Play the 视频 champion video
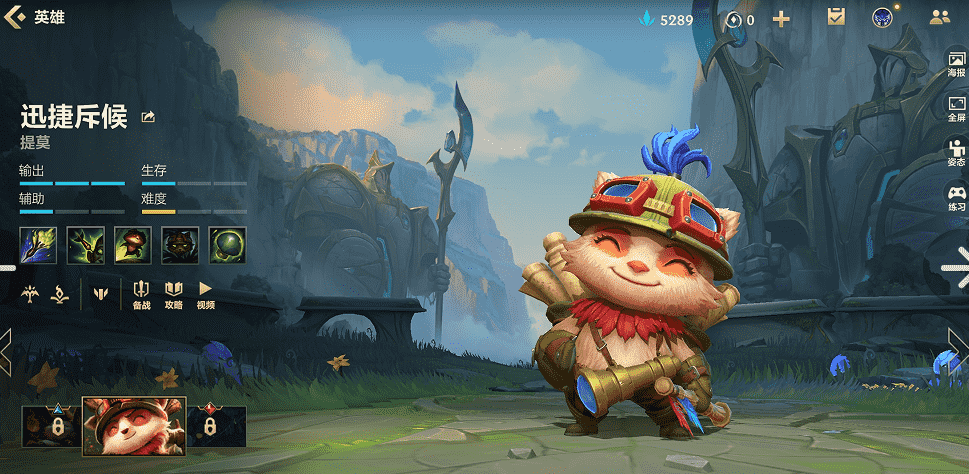Image resolution: width=969 pixels, height=474 pixels. click(205, 294)
